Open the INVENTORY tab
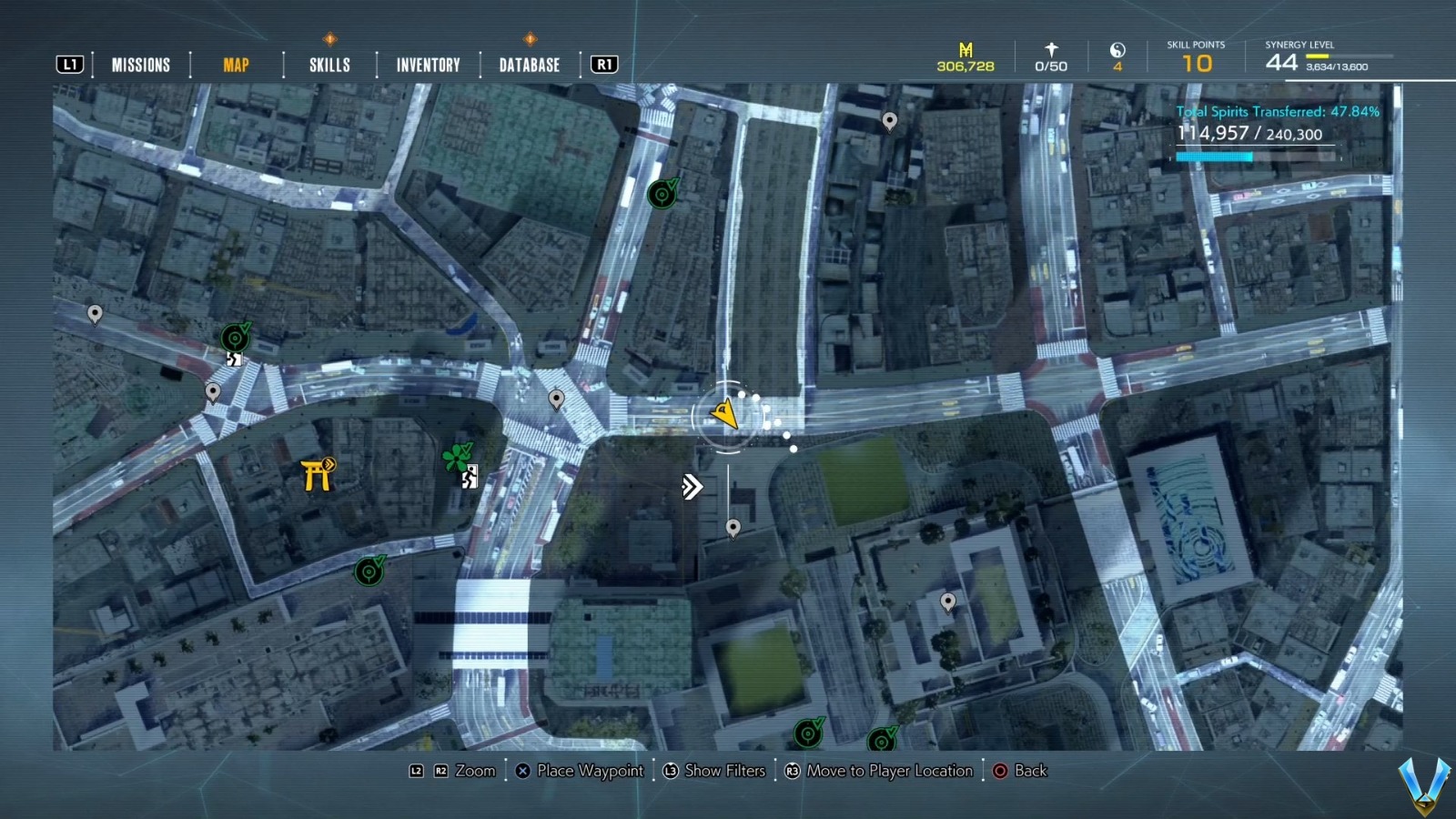Viewport: 1456px width, 819px height. [x=427, y=65]
